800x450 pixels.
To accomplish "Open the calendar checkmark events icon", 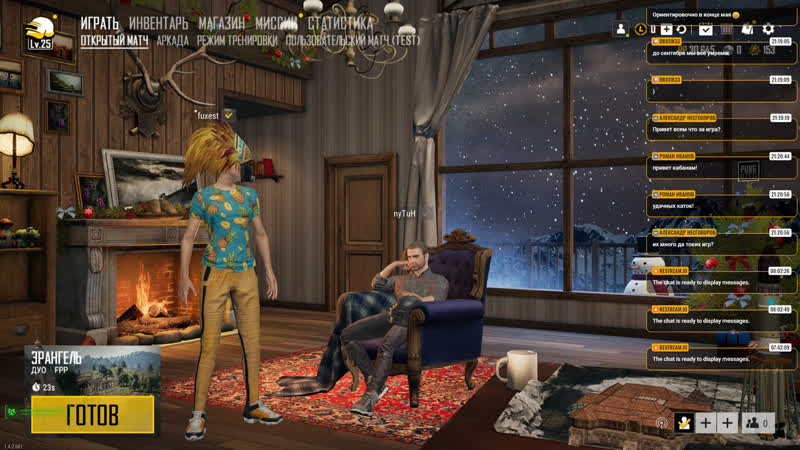I will pos(706,30).
